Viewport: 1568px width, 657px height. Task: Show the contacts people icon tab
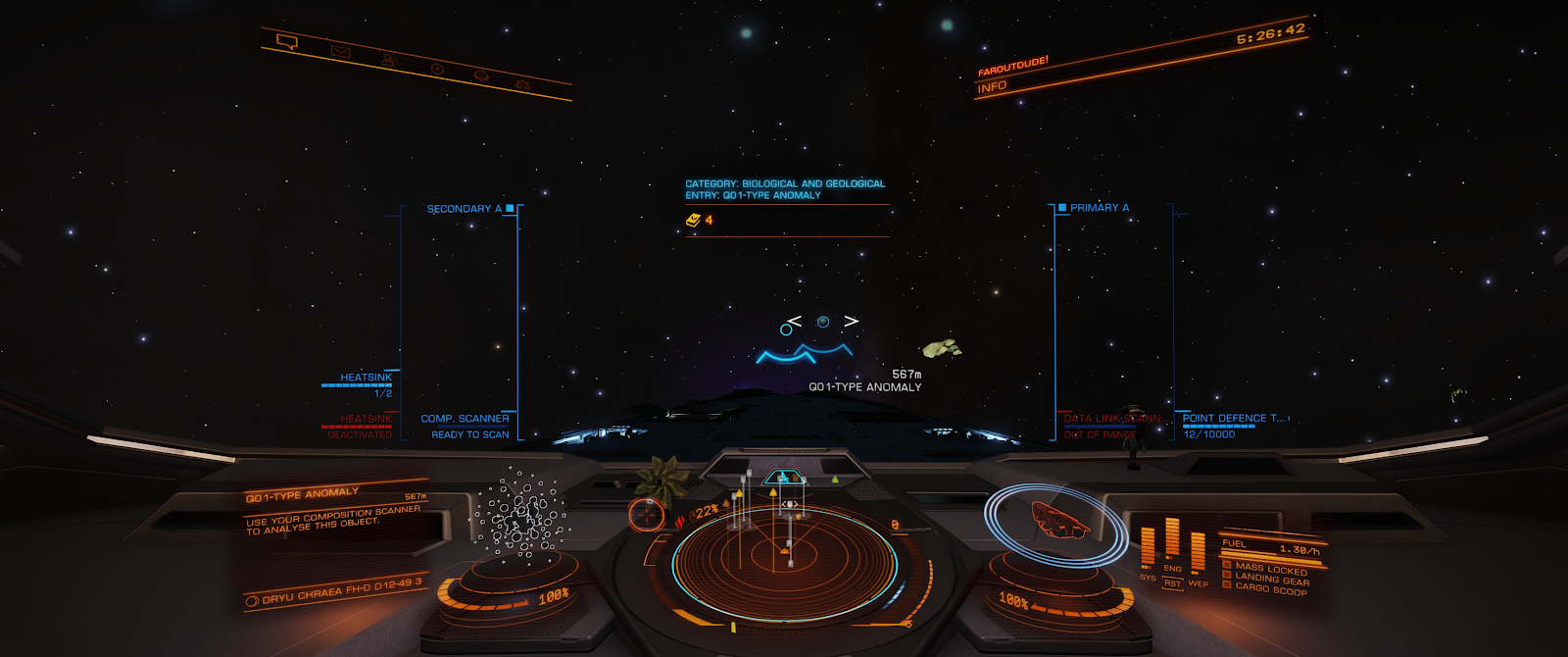point(389,61)
